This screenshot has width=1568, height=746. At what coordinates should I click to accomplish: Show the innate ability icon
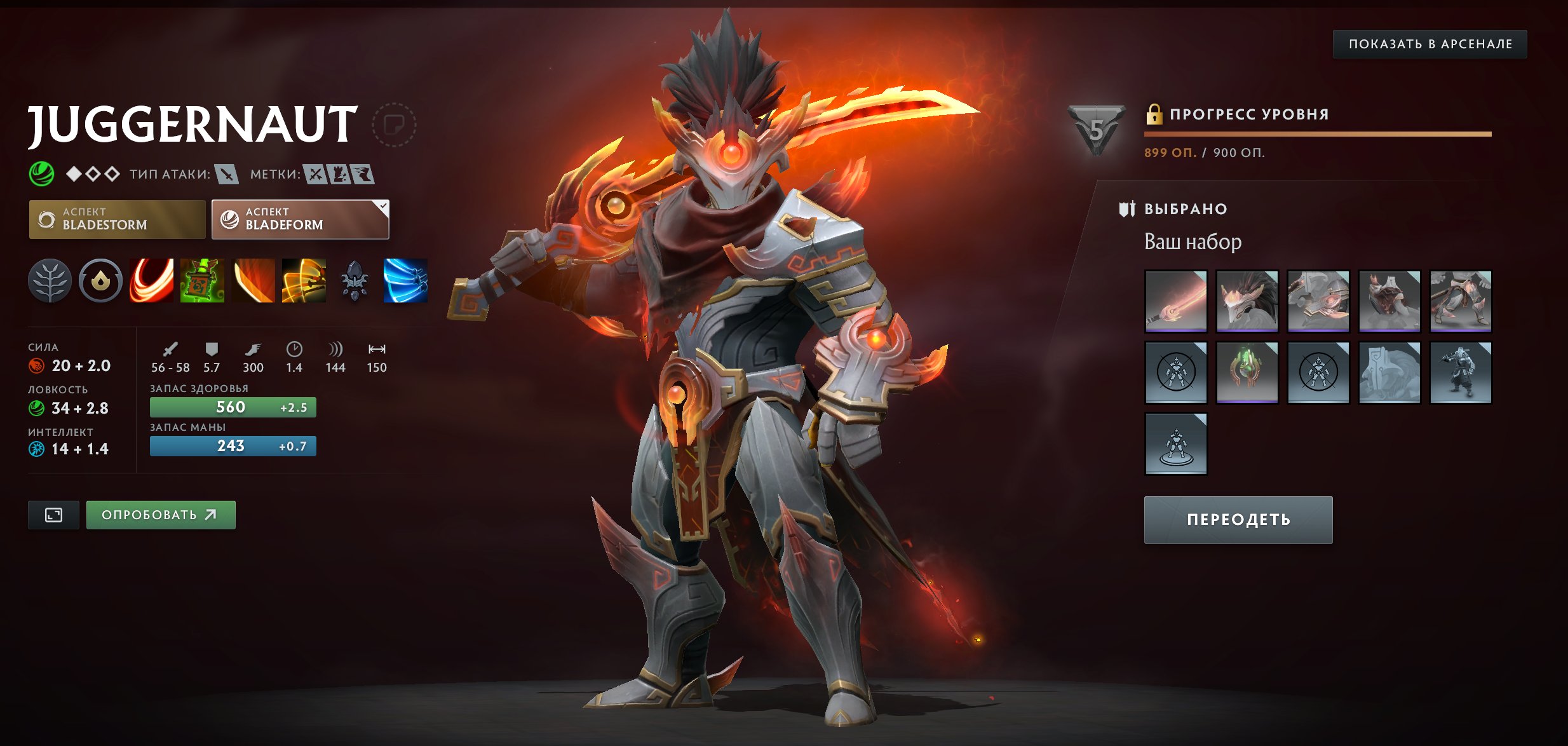pyautogui.click(x=100, y=280)
